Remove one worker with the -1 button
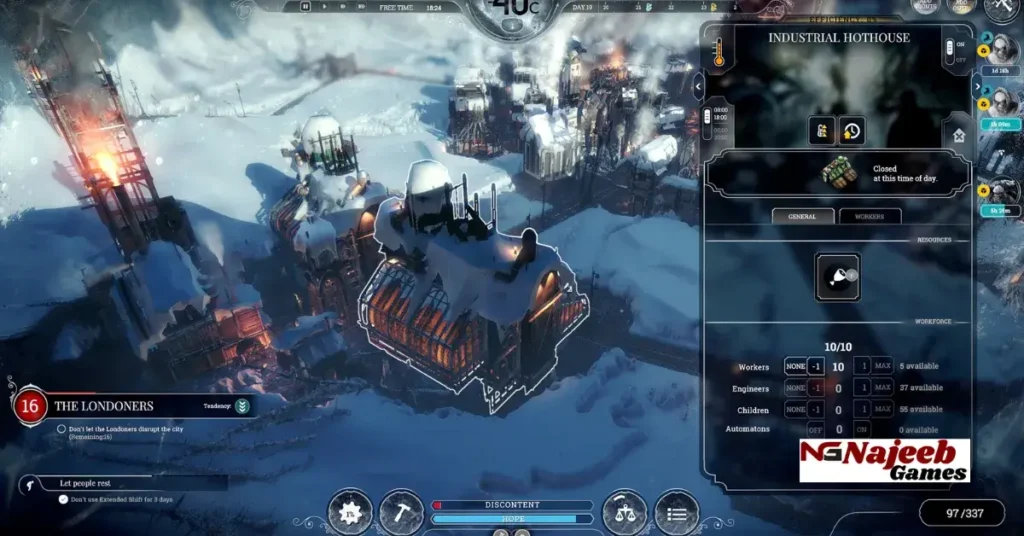Viewport: 1024px width, 536px height. tap(815, 366)
